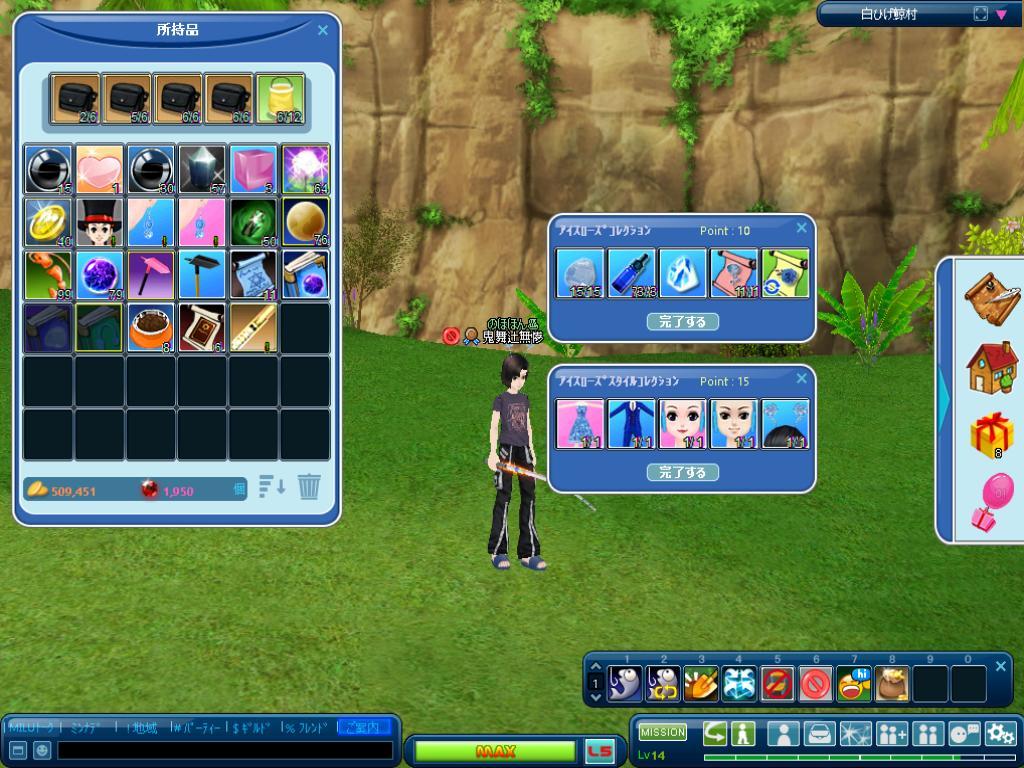Viewport: 1024px width, 768px height.
Task: Open the house icon on the side panel
Action: 990,367
